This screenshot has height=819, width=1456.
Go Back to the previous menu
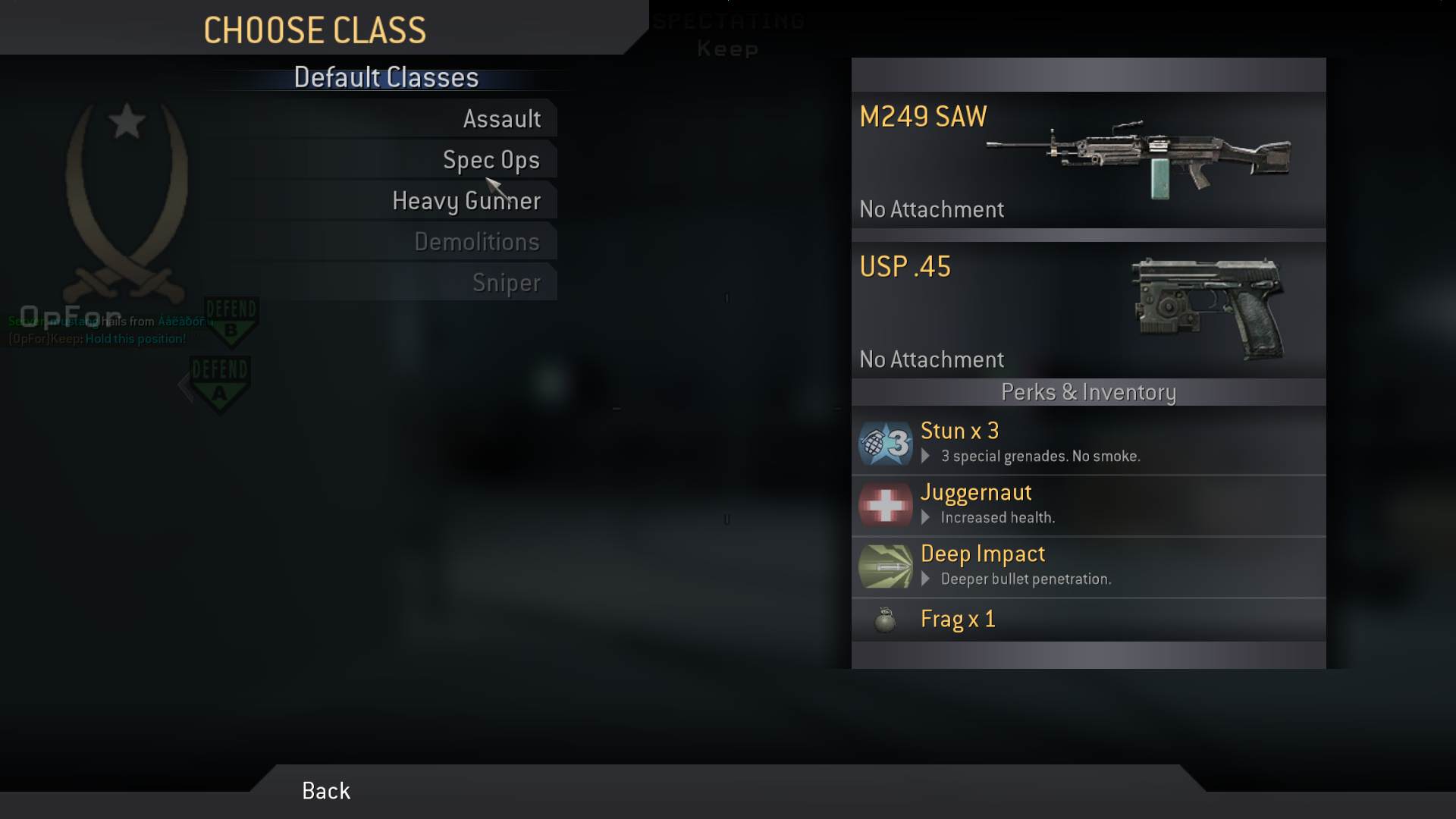coord(325,790)
